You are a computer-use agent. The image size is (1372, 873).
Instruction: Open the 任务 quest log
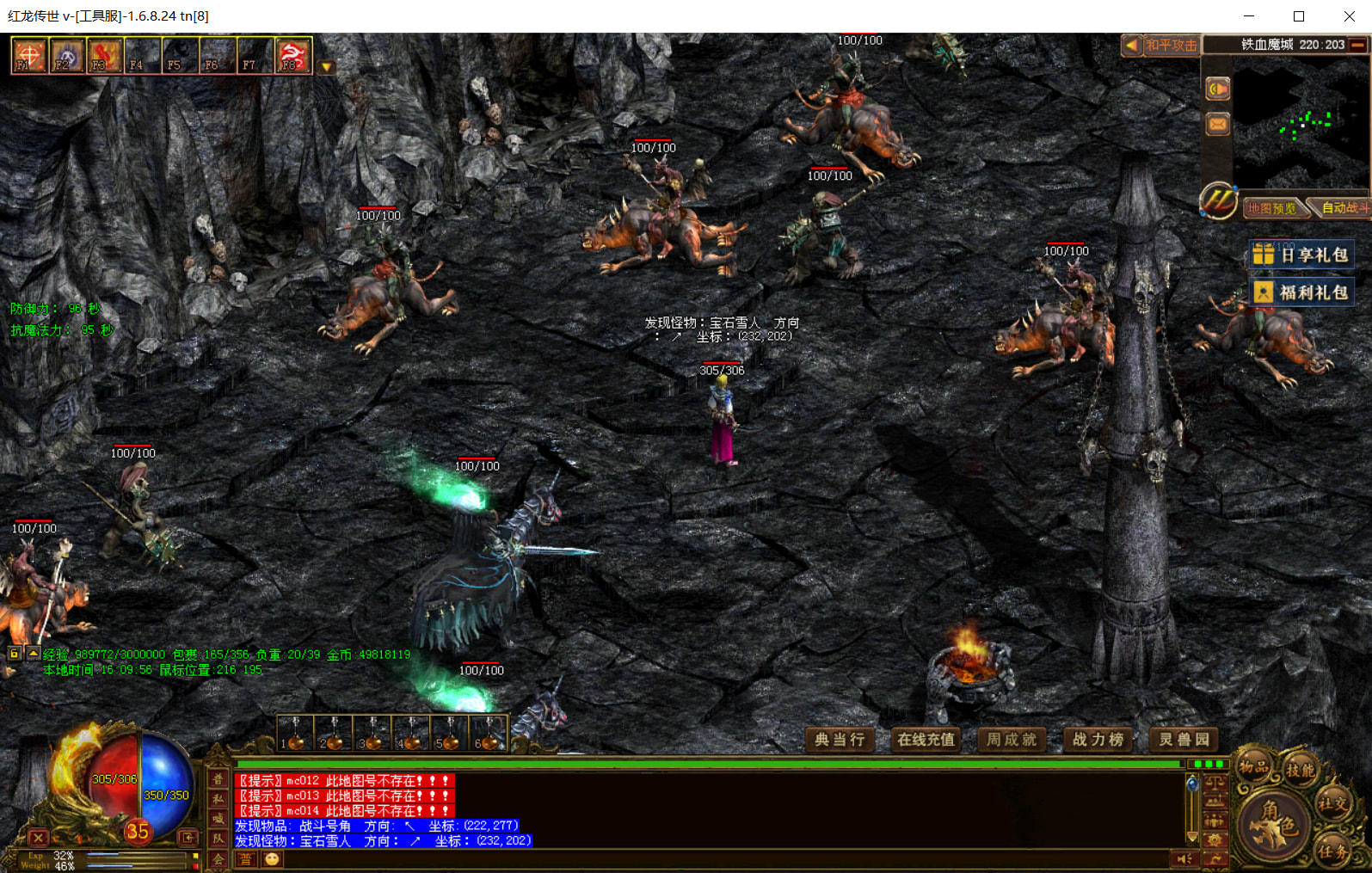point(1332,851)
